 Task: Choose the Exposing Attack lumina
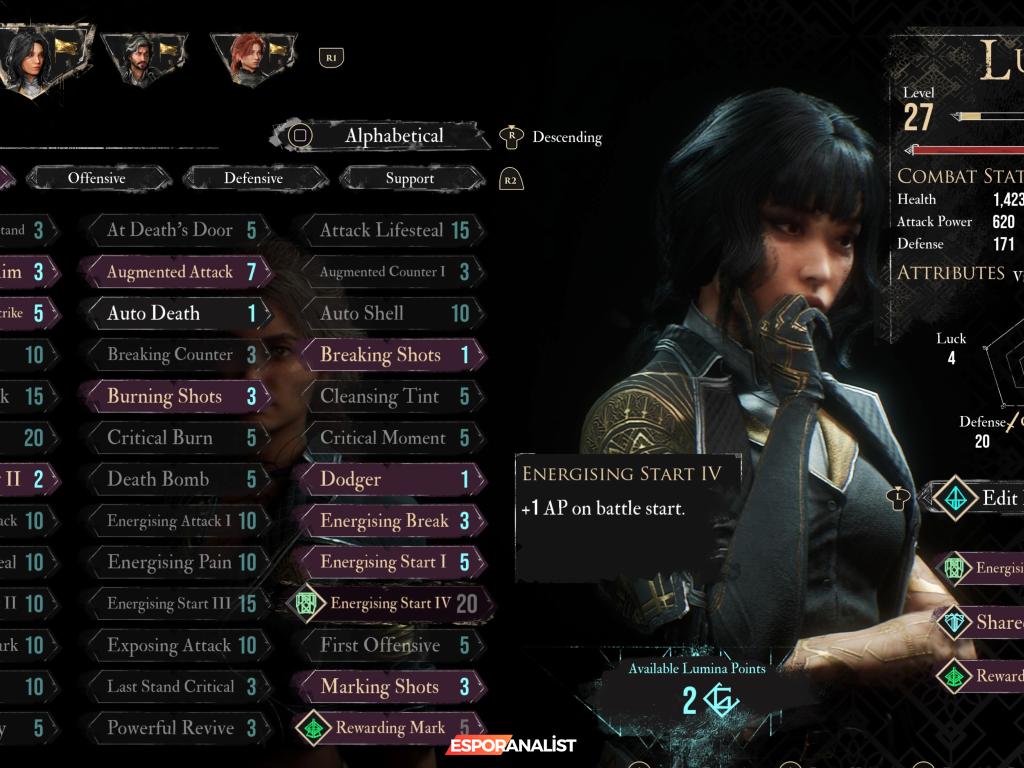click(176, 645)
